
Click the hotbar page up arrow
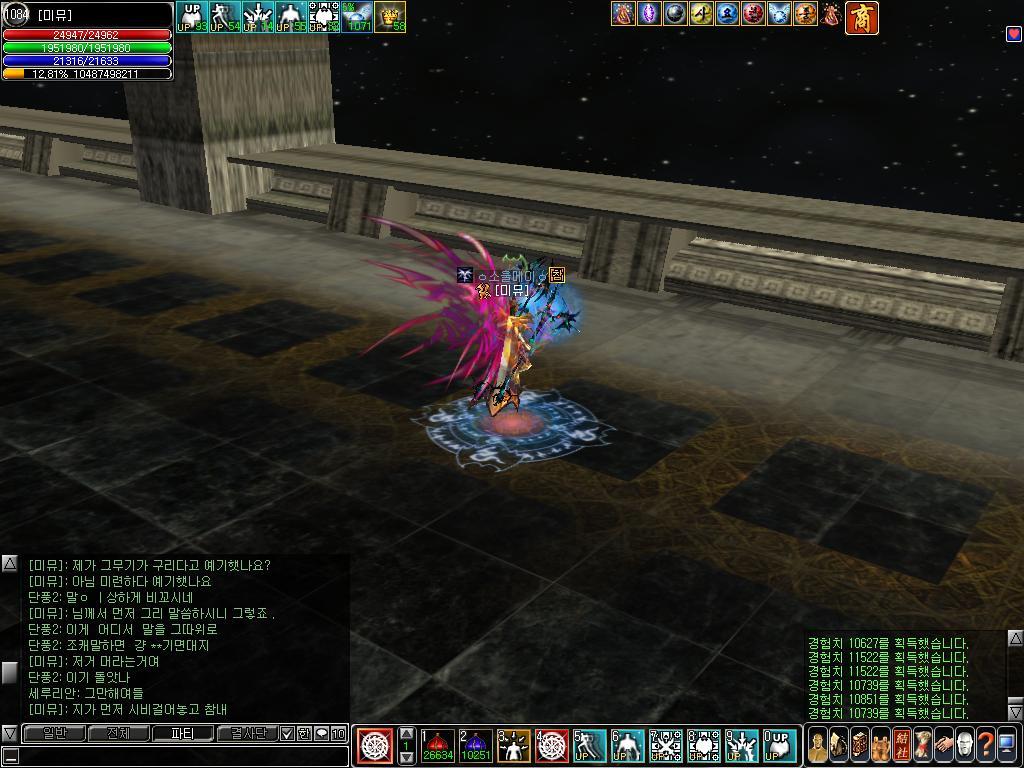tap(406, 733)
